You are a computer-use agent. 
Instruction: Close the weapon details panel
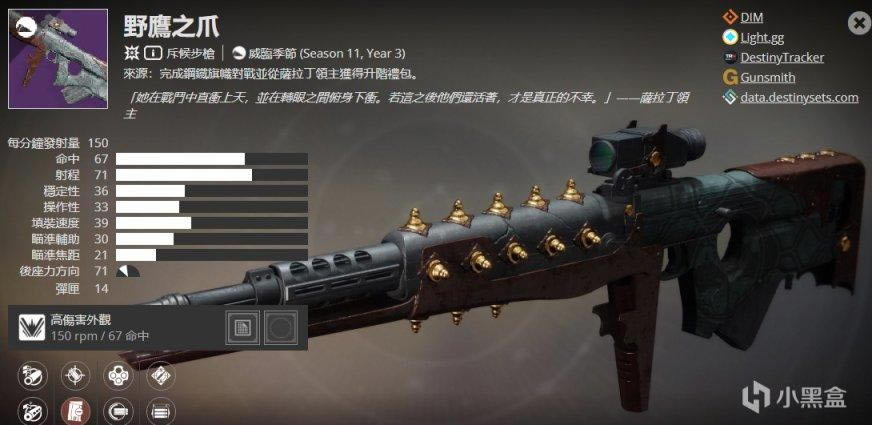858,22
